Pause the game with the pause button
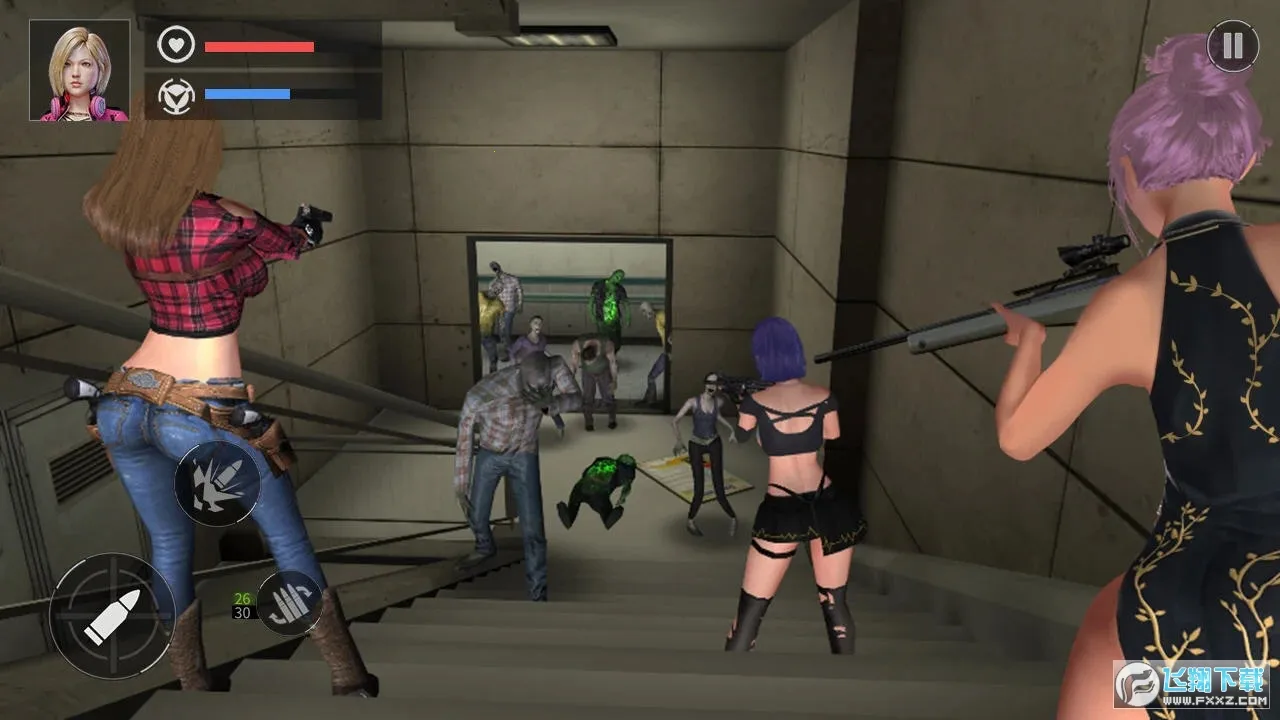This screenshot has width=1280, height=720. tap(1233, 46)
